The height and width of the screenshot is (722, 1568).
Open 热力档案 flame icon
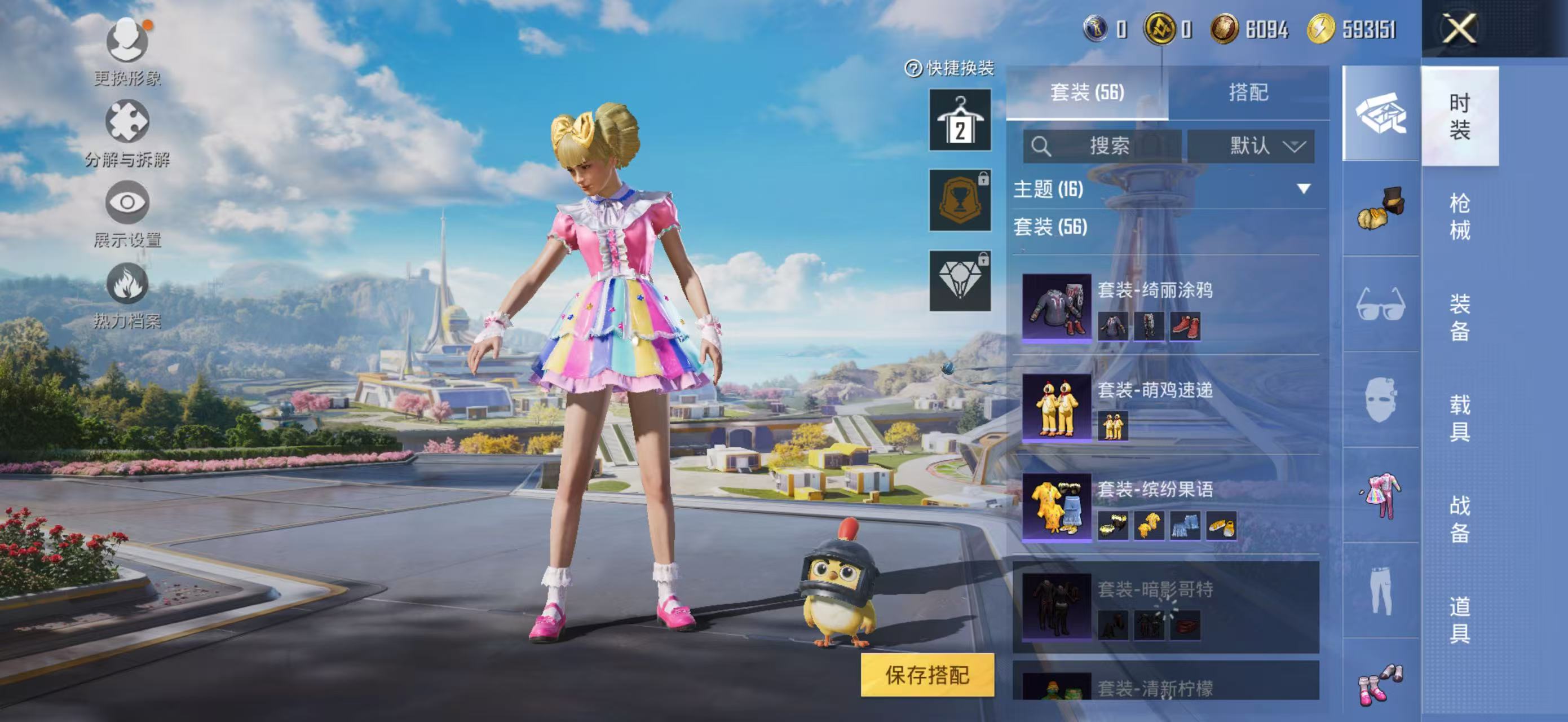(x=127, y=284)
